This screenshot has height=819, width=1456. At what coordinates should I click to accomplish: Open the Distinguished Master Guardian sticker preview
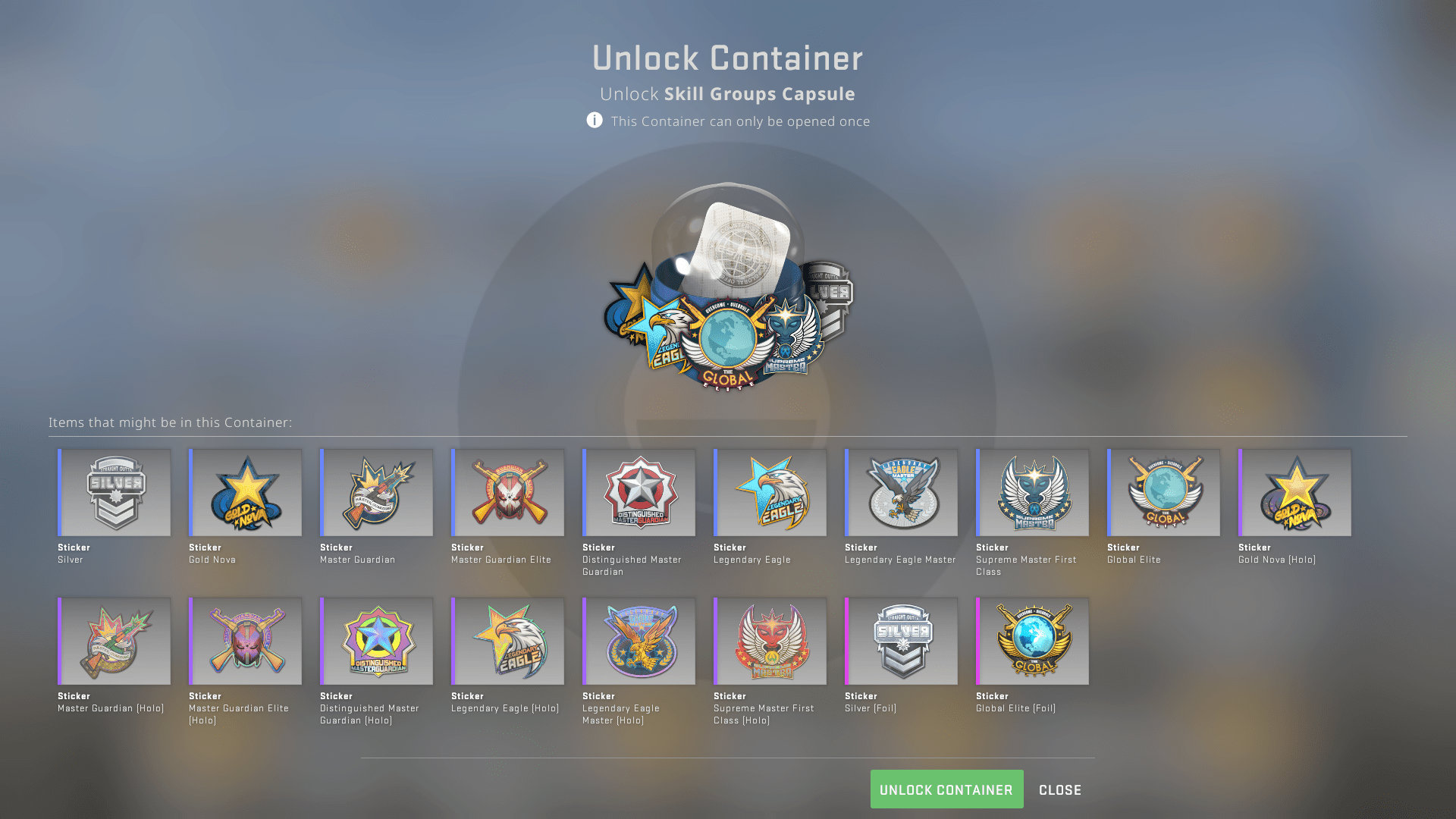pyautogui.click(x=639, y=492)
